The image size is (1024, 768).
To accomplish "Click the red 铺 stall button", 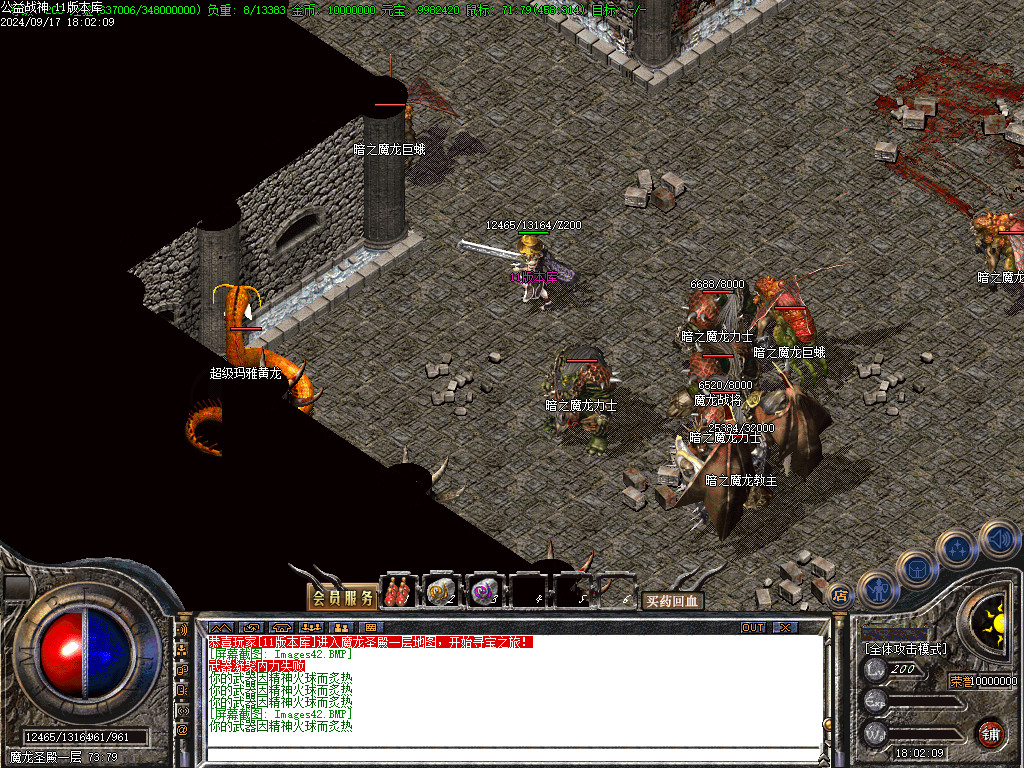I will coord(990,732).
